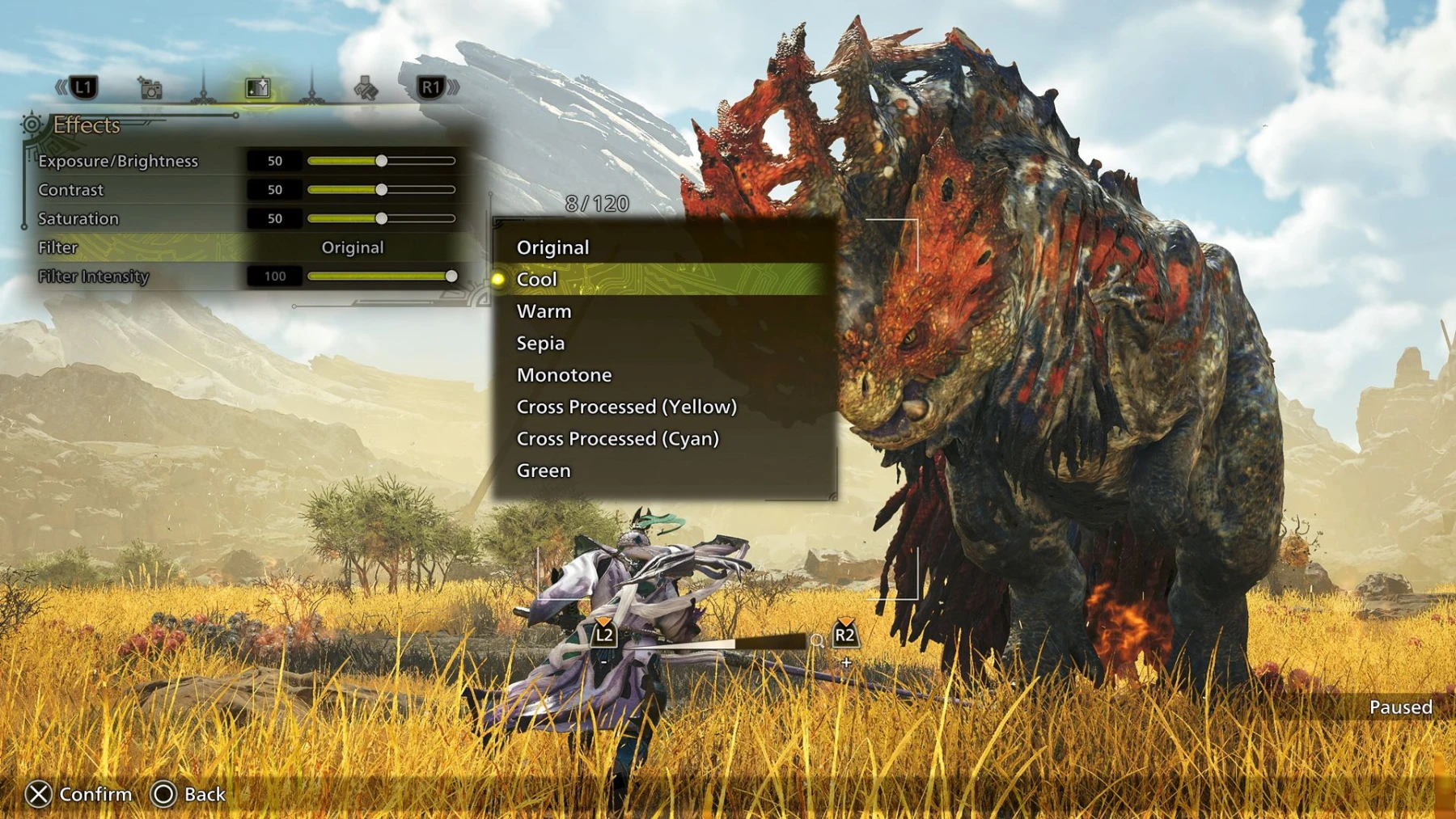Screen dimensions: 1456x819
Task: Click the Filter Intensity slider handle
Action: point(452,277)
